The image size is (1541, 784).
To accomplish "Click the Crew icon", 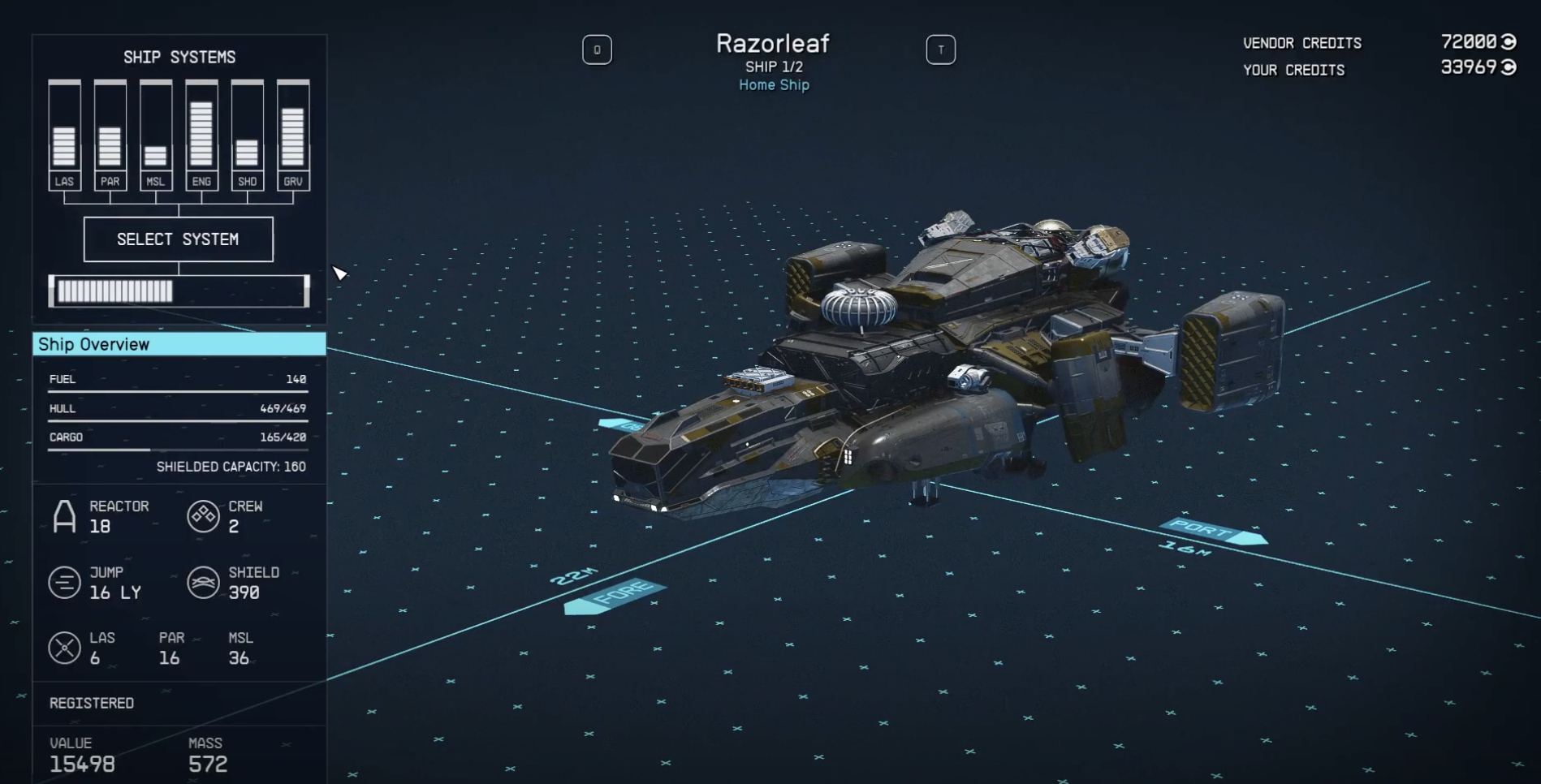I will click(203, 516).
